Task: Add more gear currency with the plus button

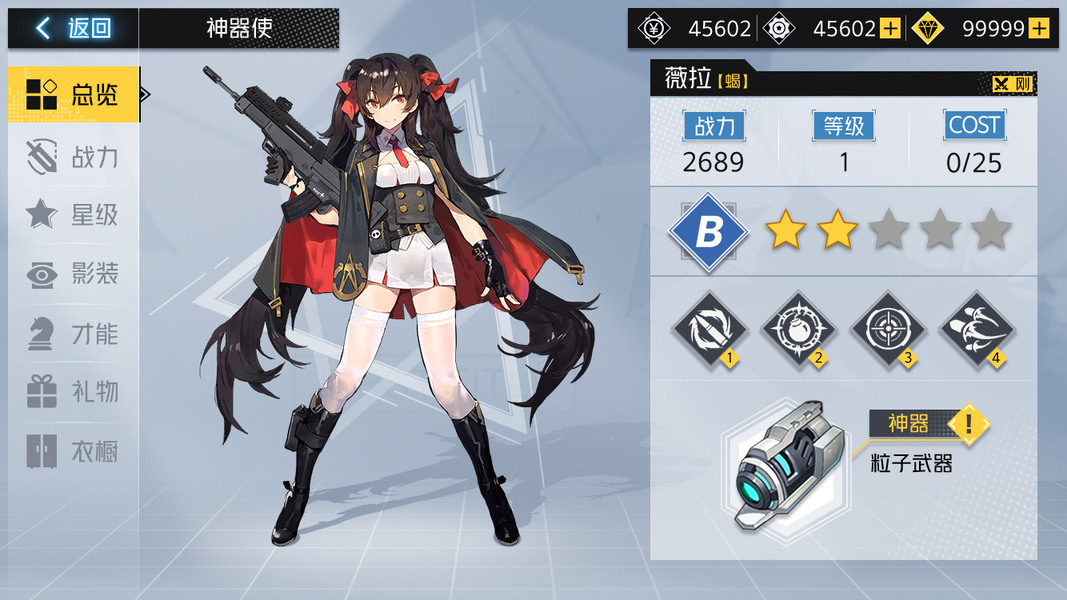Action: 890,29
